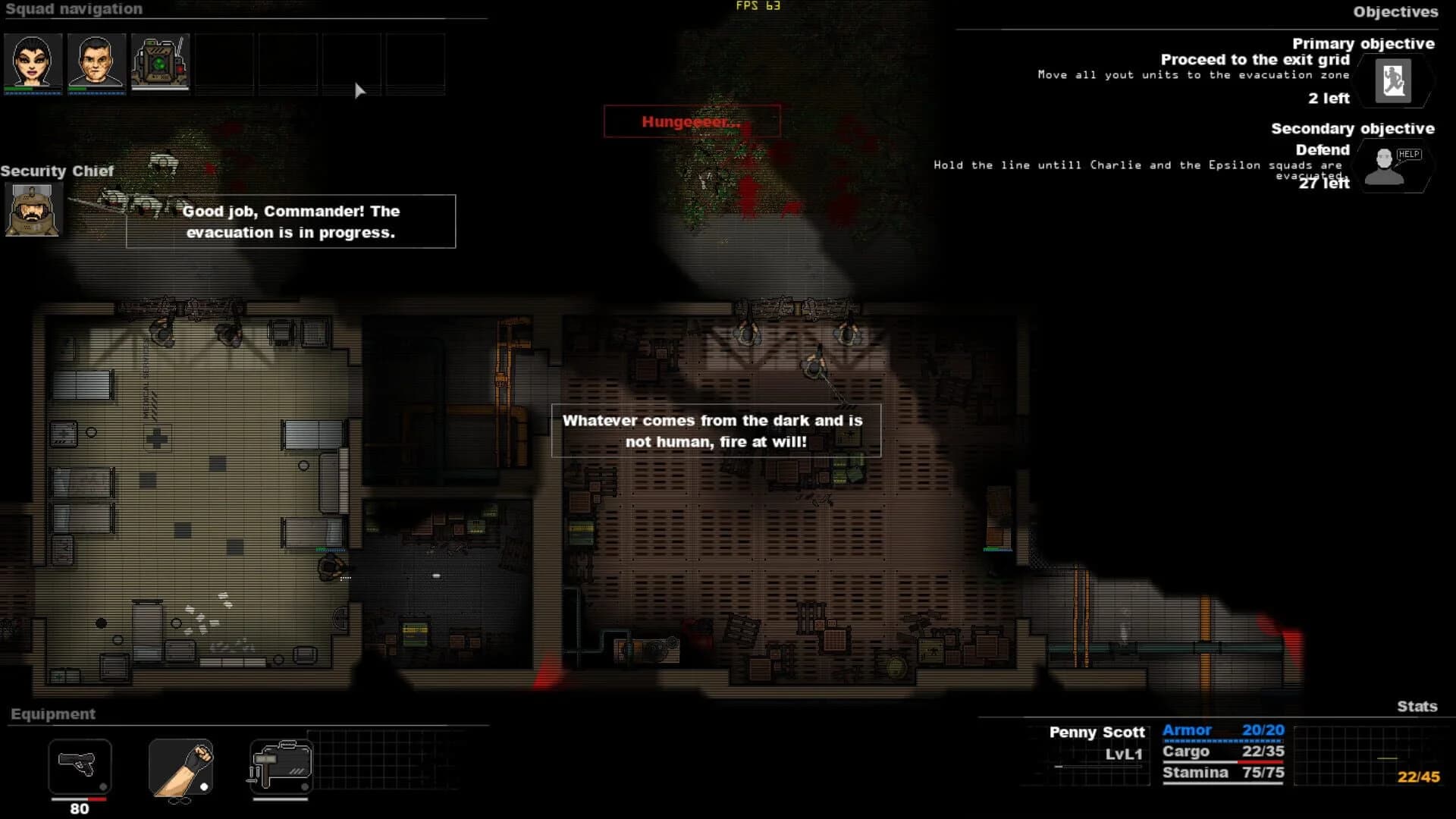Viewport: 1456px width, 819px height.
Task: Toggle the fist weapon's active dot
Action: (x=203, y=786)
